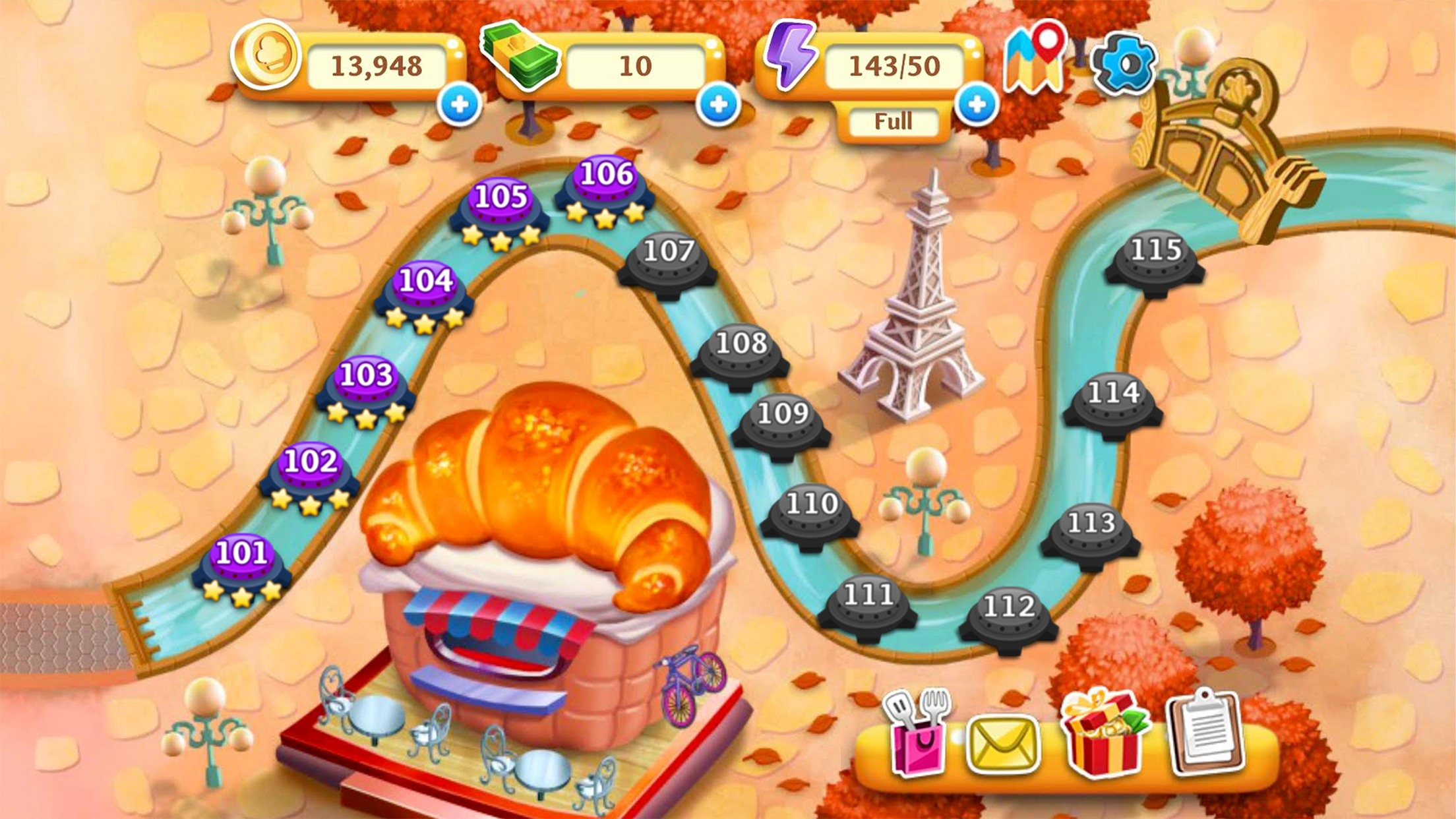Buy more green cash with plus button
This screenshot has height=819, width=1456.
click(718, 104)
